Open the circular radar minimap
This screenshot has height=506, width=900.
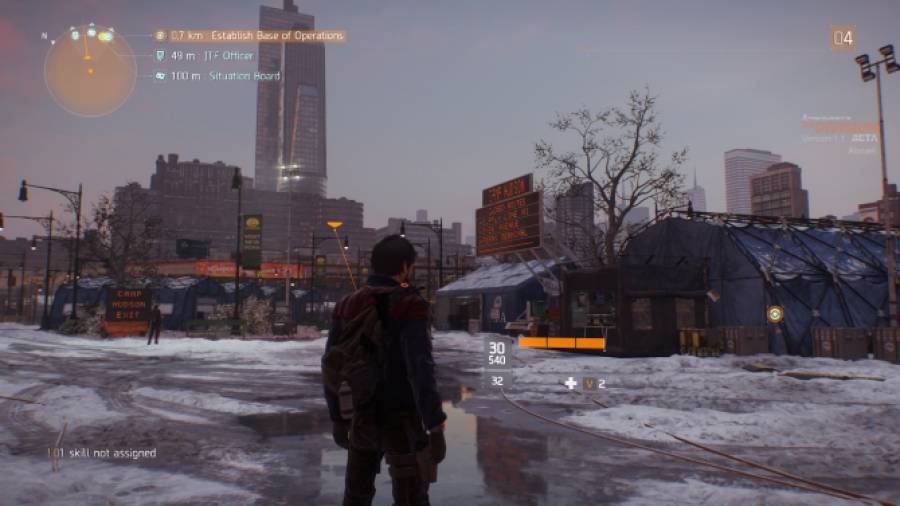[x=90, y=70]
